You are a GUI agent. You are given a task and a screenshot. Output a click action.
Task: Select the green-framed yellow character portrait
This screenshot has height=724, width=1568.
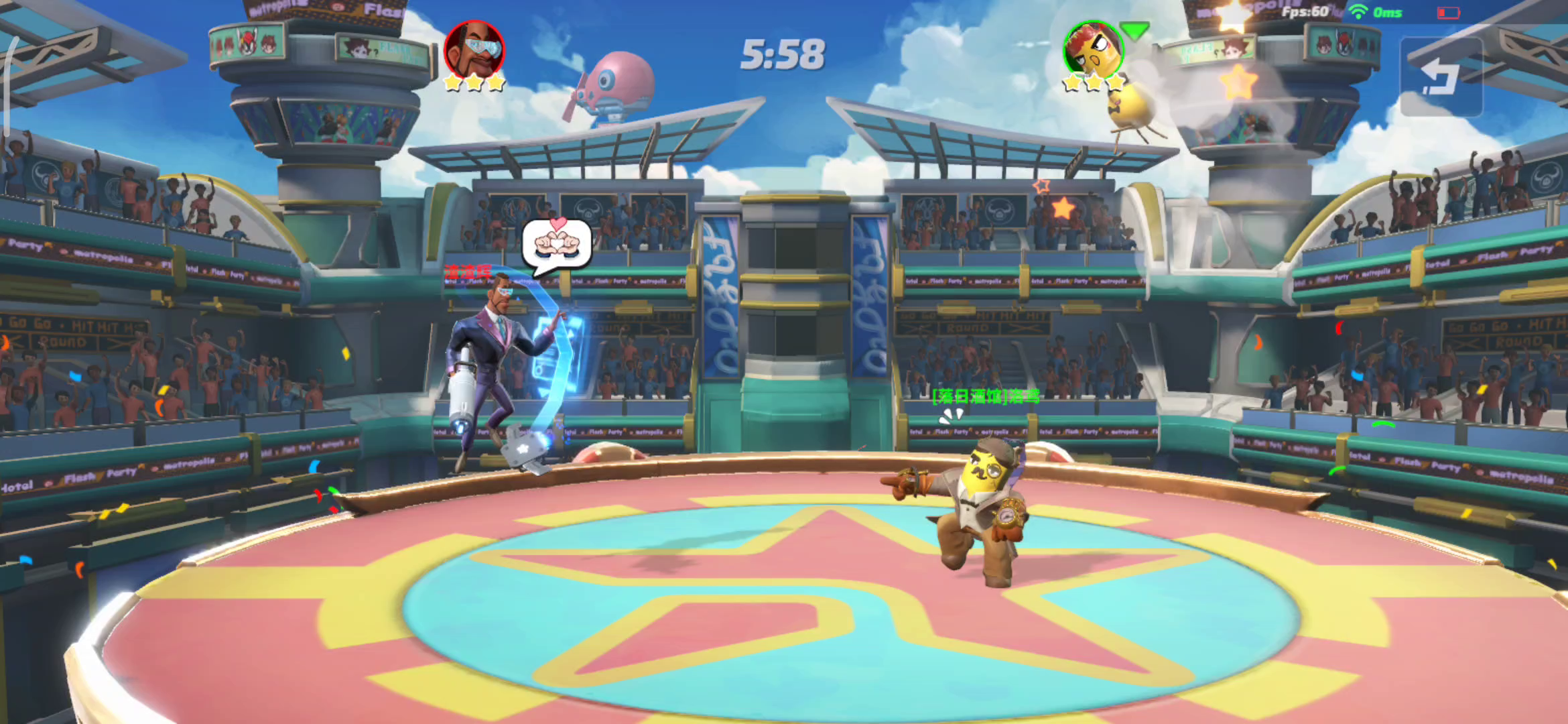click(1093, 49)
